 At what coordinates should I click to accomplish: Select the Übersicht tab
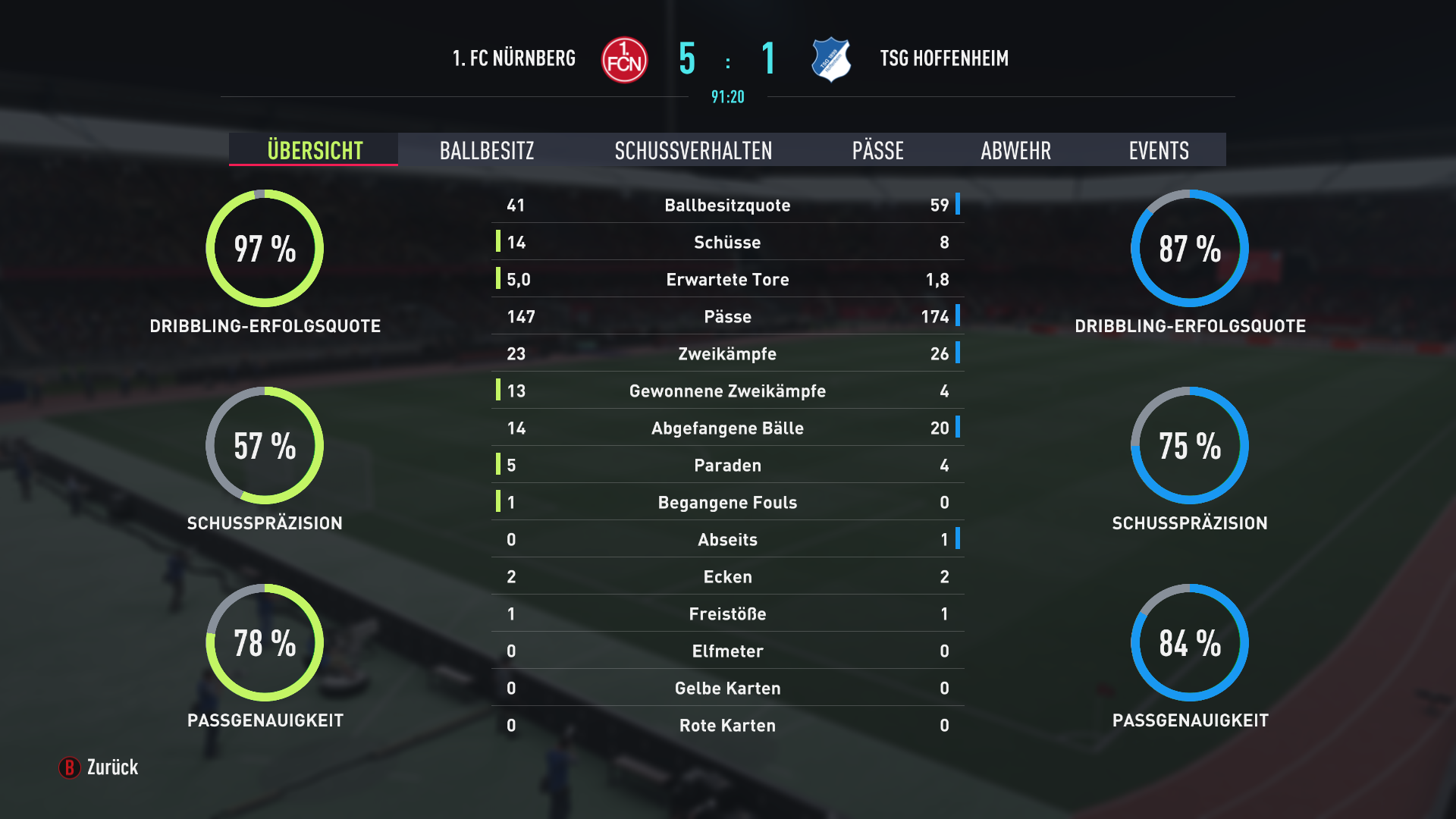[x=315, y=150]
